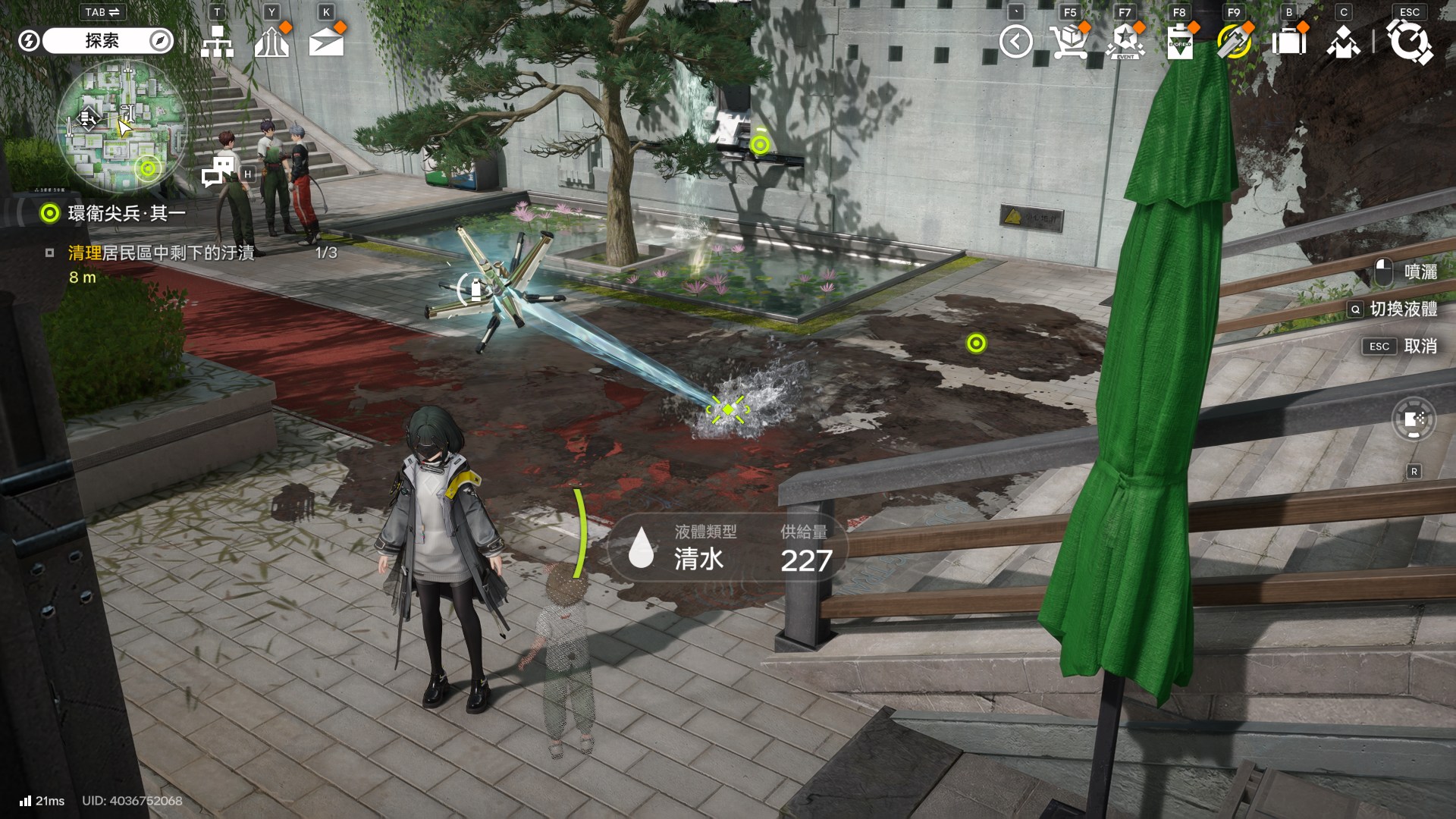Open the suitcase backpack inventory
1456x819 pixels.
pos(1288,42)
